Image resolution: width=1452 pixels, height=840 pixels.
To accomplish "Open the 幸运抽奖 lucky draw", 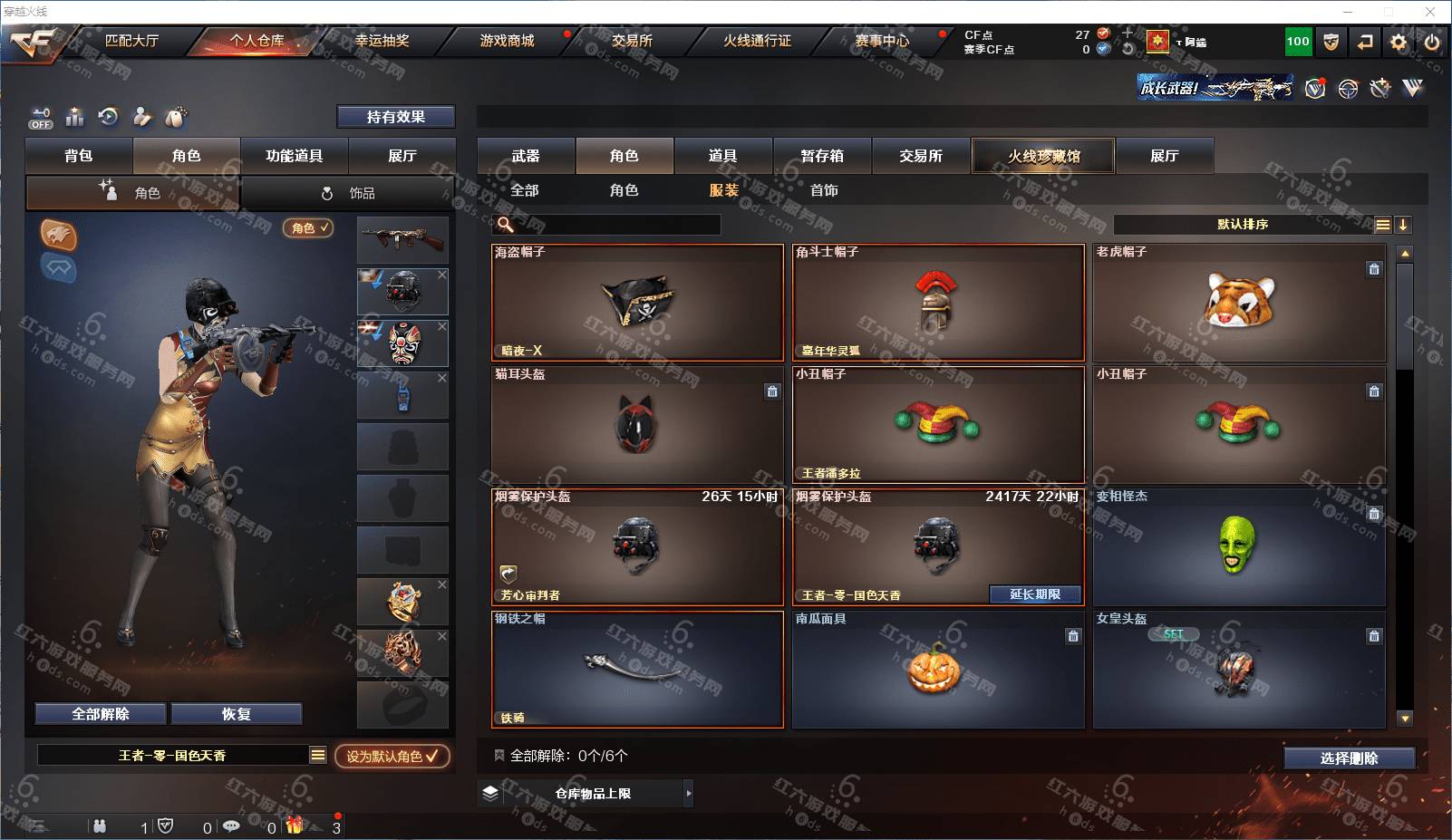I will pos(382,41).
